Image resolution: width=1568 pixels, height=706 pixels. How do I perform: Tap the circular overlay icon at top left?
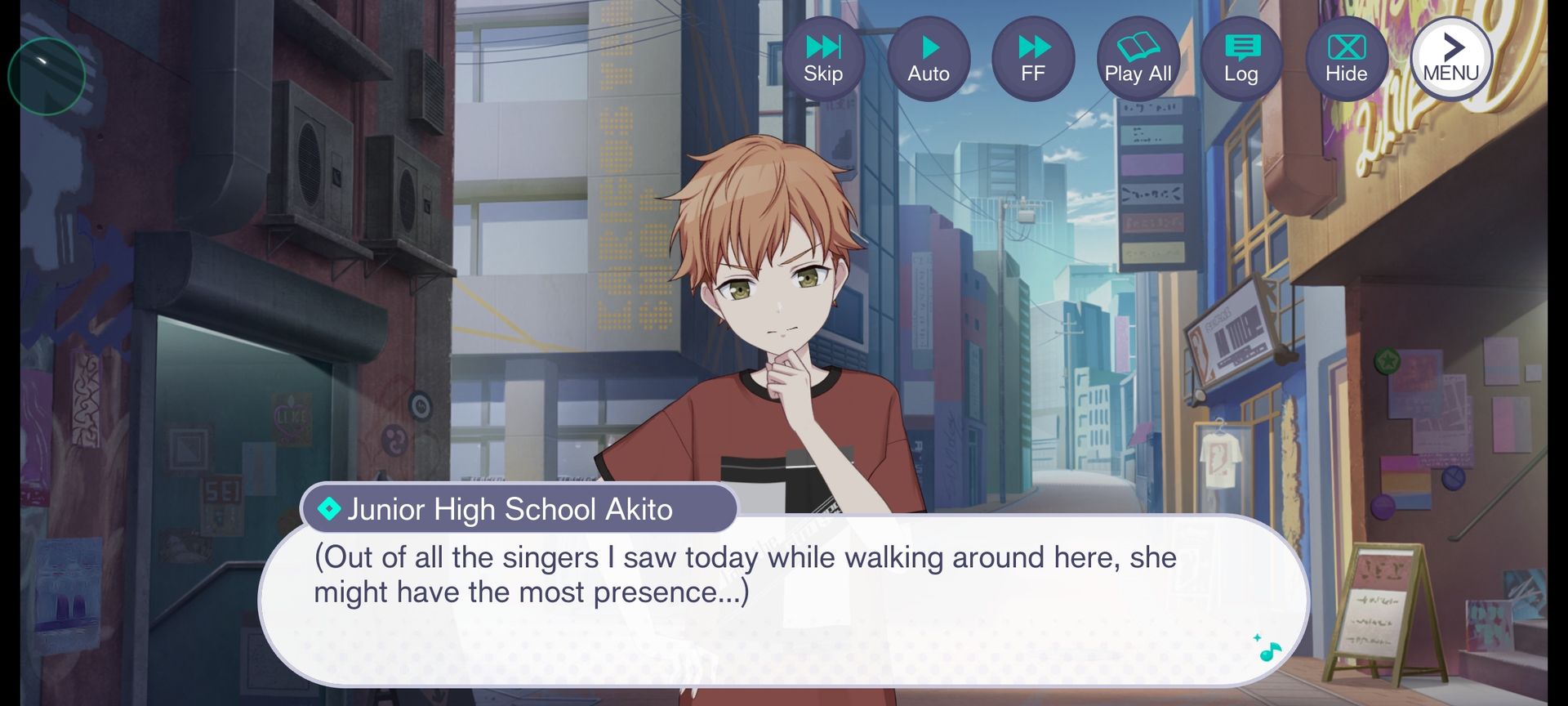pyautogui.click(x=47, y=76)
